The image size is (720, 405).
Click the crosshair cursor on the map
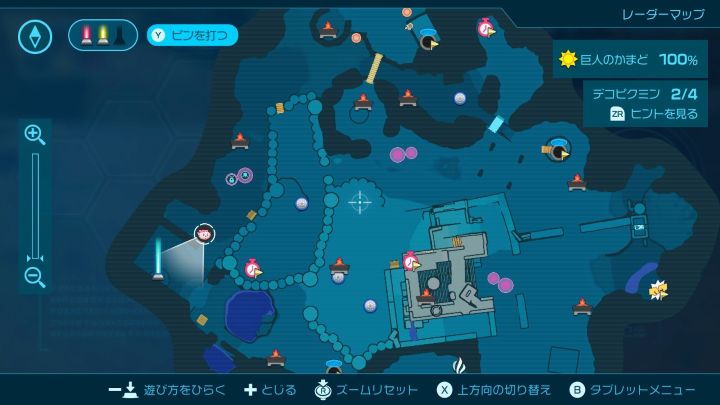[x=359, y=201]
